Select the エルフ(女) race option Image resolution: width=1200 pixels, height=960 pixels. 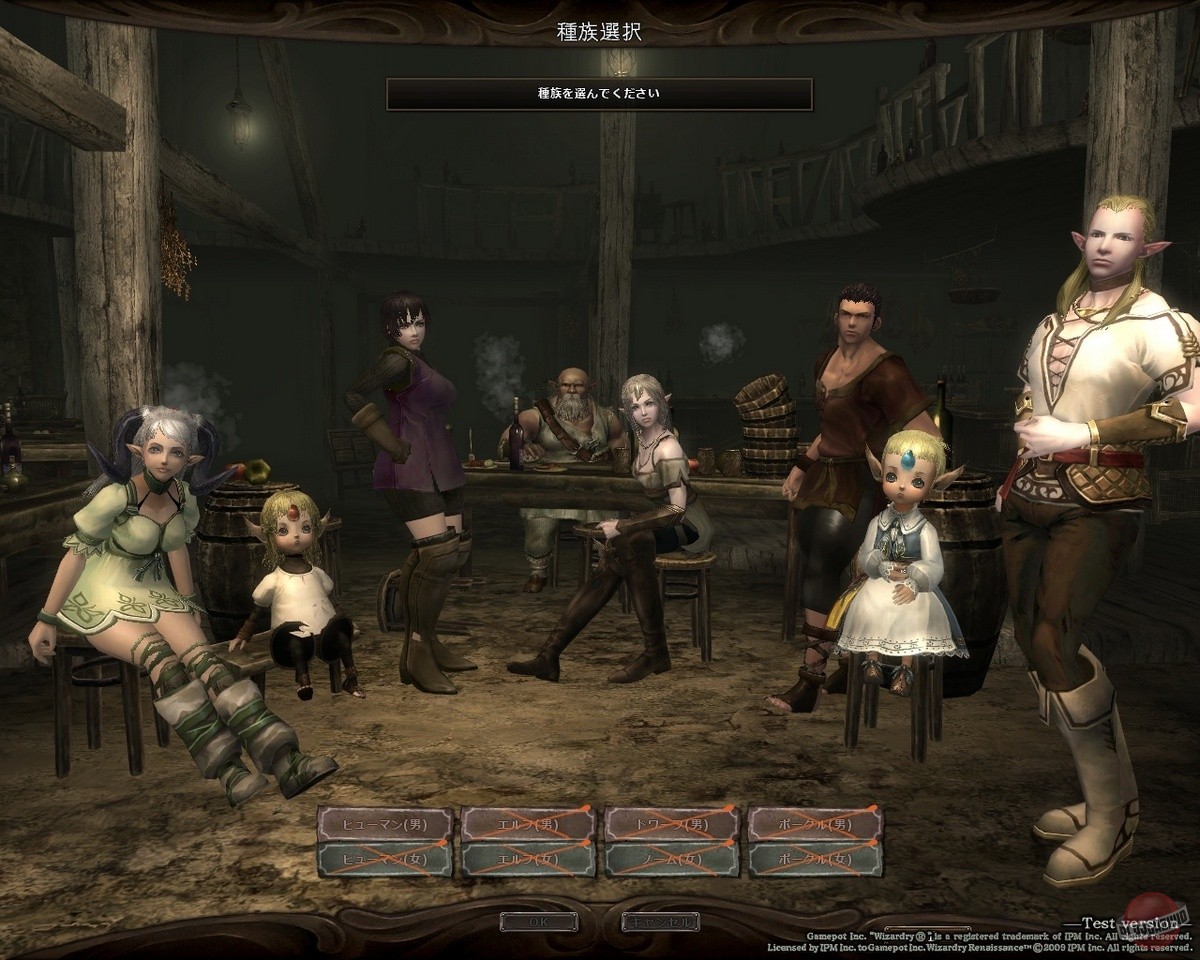point(529,859)
